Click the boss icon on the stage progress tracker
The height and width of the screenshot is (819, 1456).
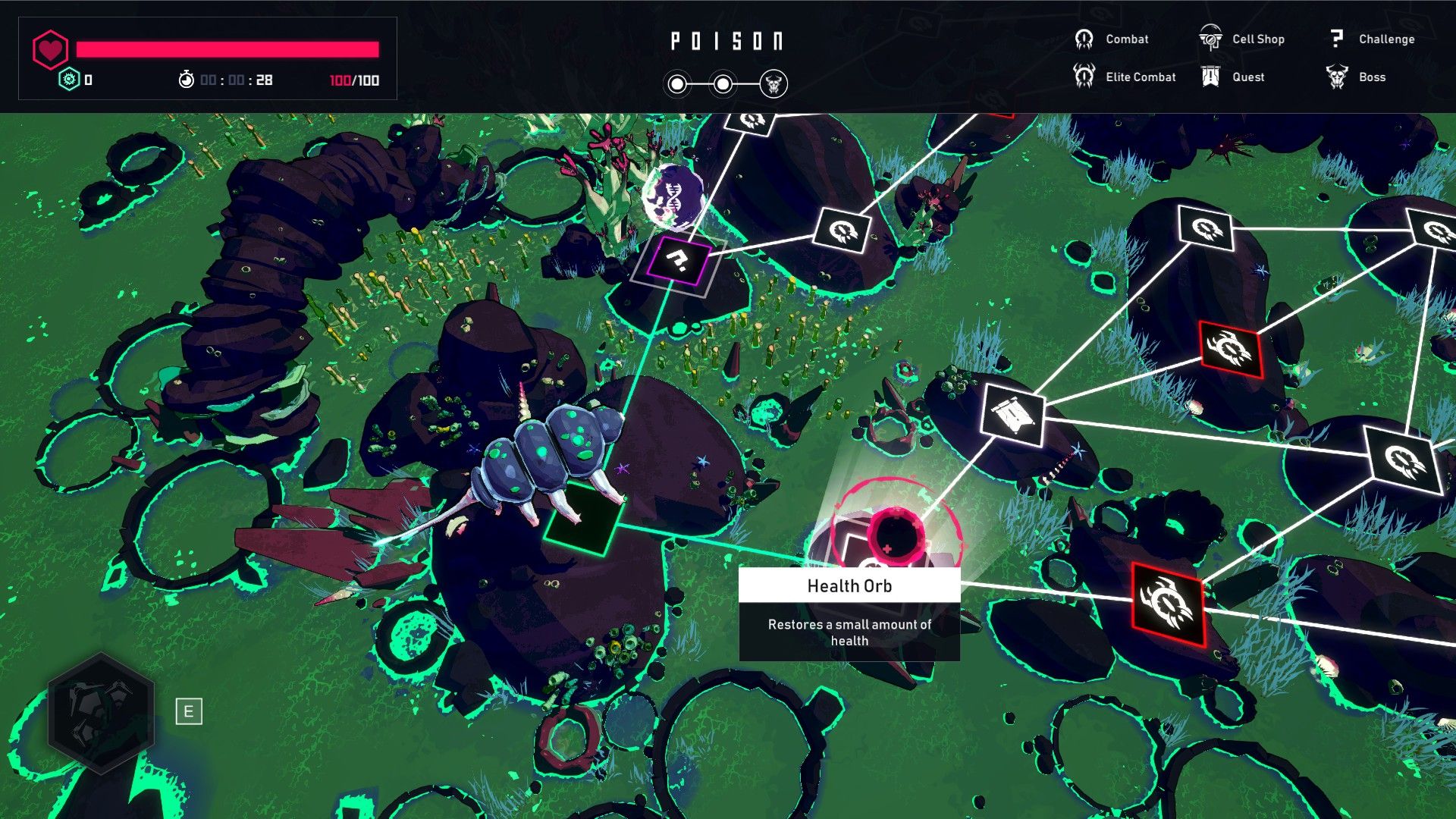point(774,85)
